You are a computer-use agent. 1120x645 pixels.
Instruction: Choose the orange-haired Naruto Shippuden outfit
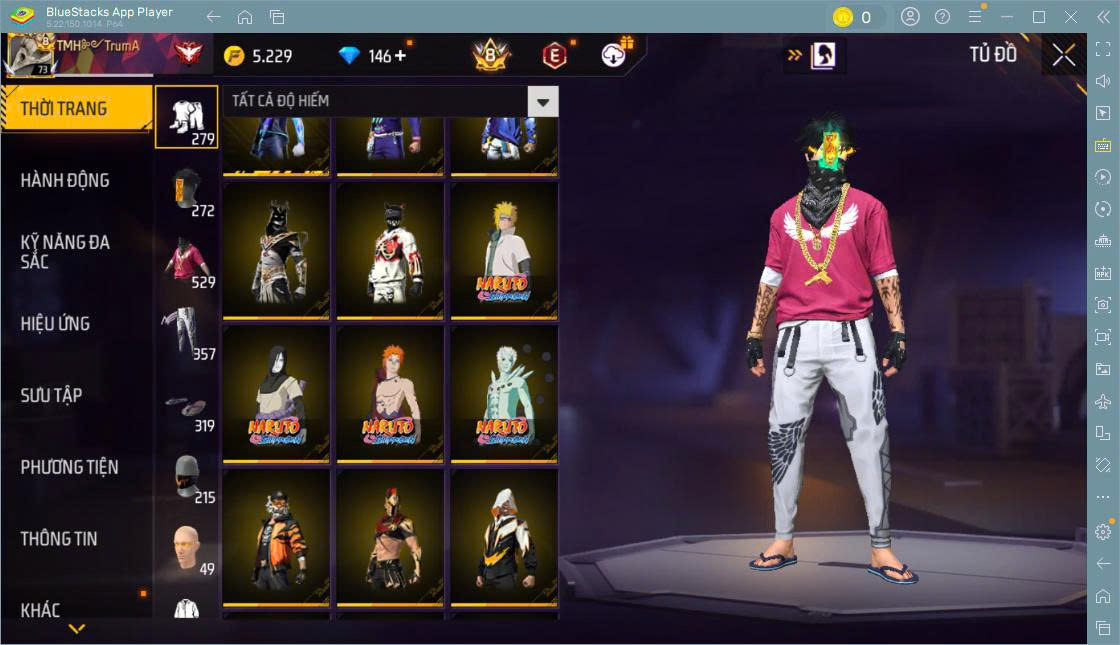point(390,394)
